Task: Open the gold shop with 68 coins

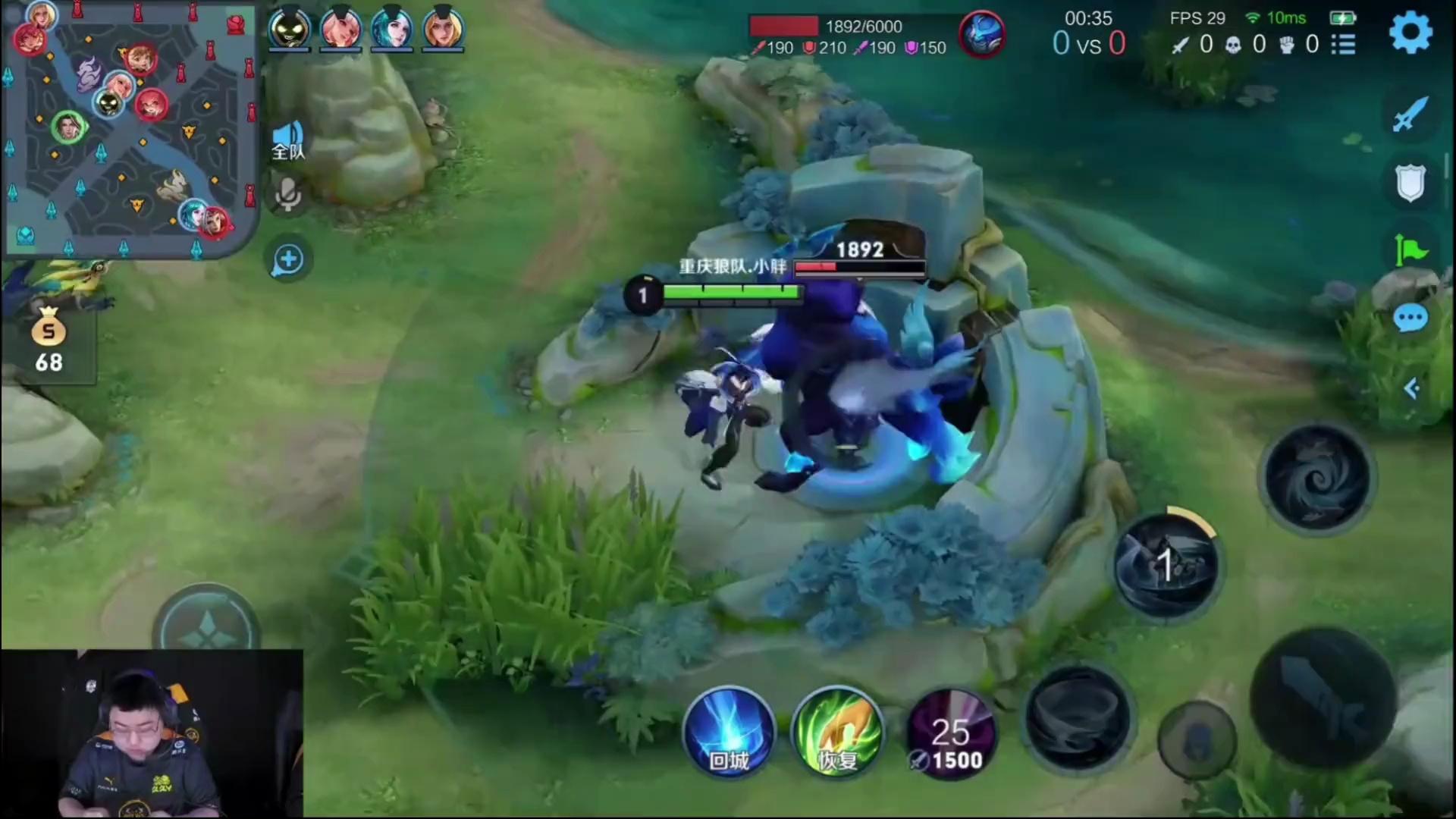Action: (x=49, y=340)
